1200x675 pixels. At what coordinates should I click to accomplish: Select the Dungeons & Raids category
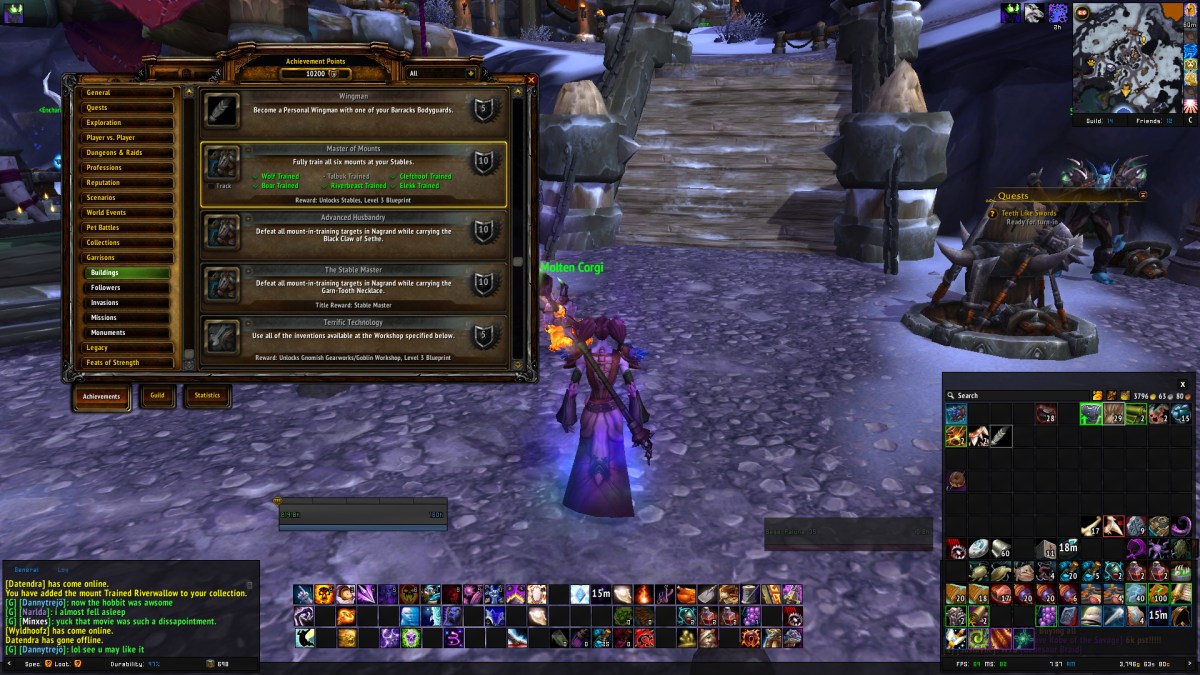tap(128, 153)
